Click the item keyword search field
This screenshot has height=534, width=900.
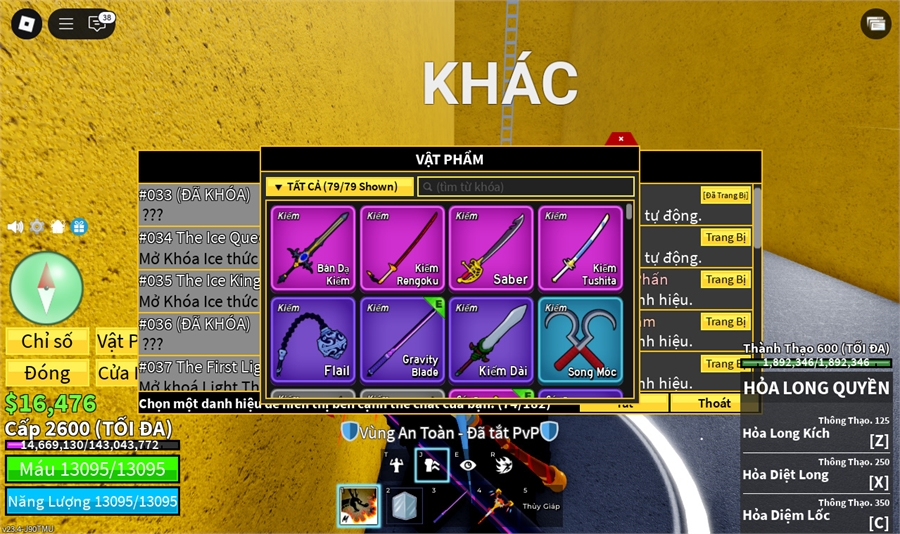click(526, 187)
